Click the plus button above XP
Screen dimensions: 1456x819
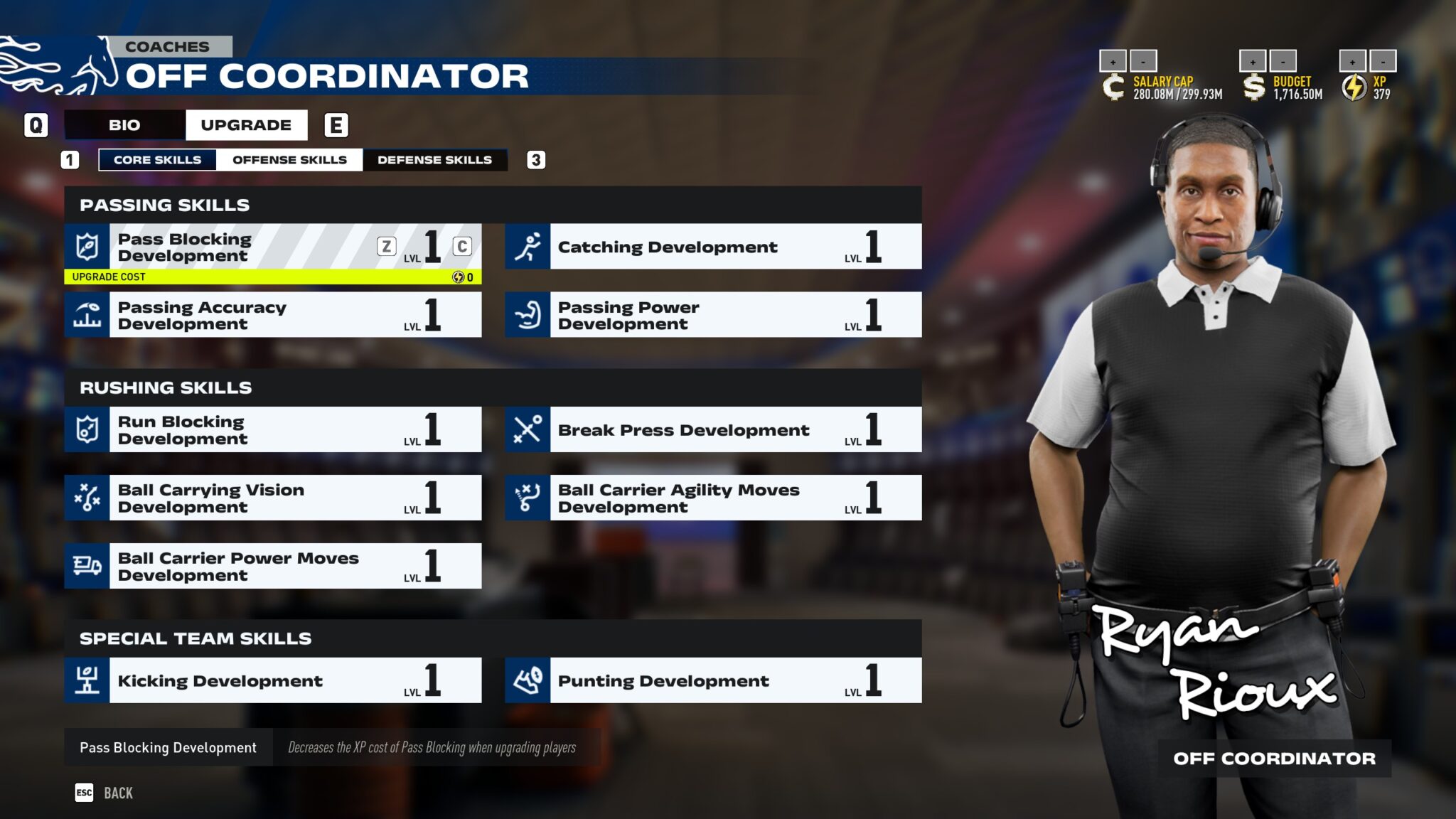coord(1352,61)
